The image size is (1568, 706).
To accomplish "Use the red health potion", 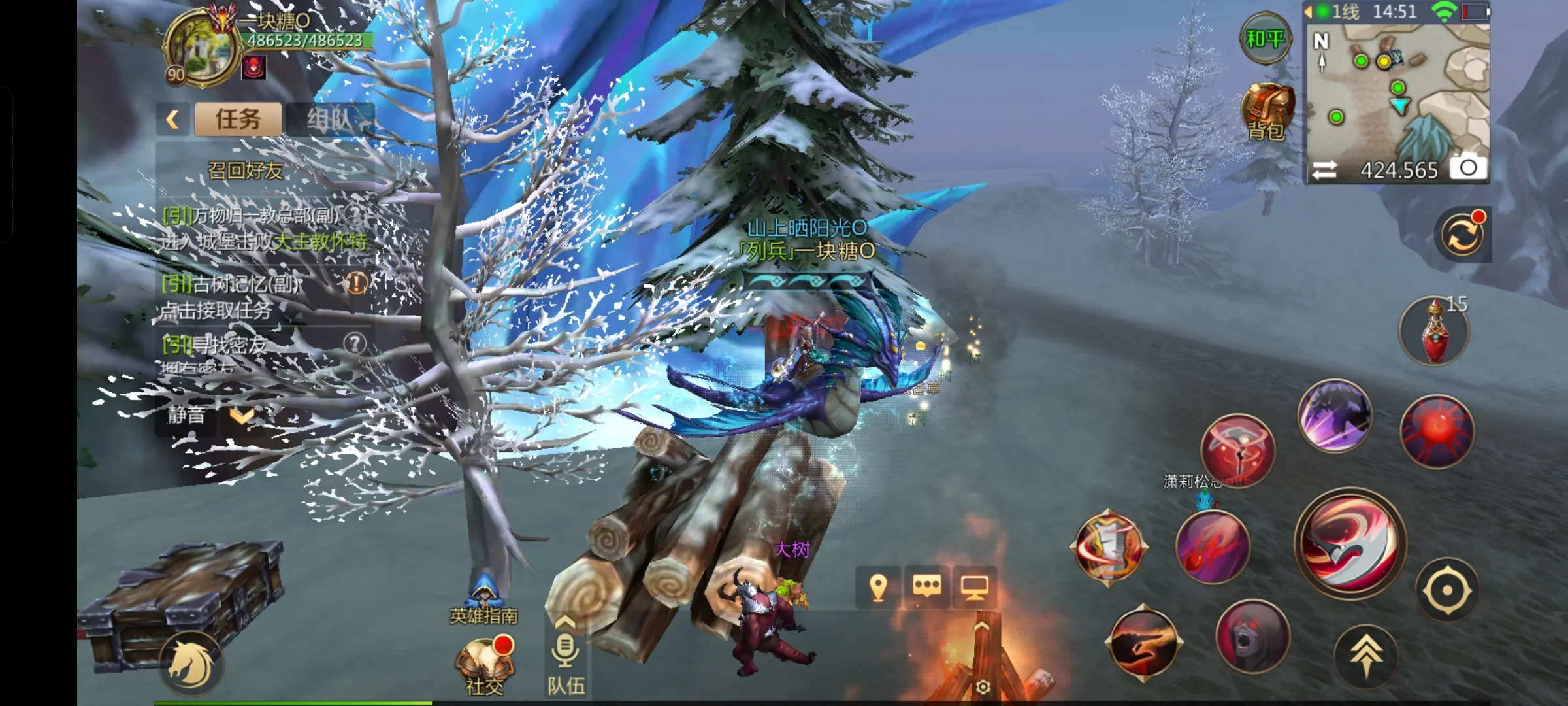I will (1434, 331).
